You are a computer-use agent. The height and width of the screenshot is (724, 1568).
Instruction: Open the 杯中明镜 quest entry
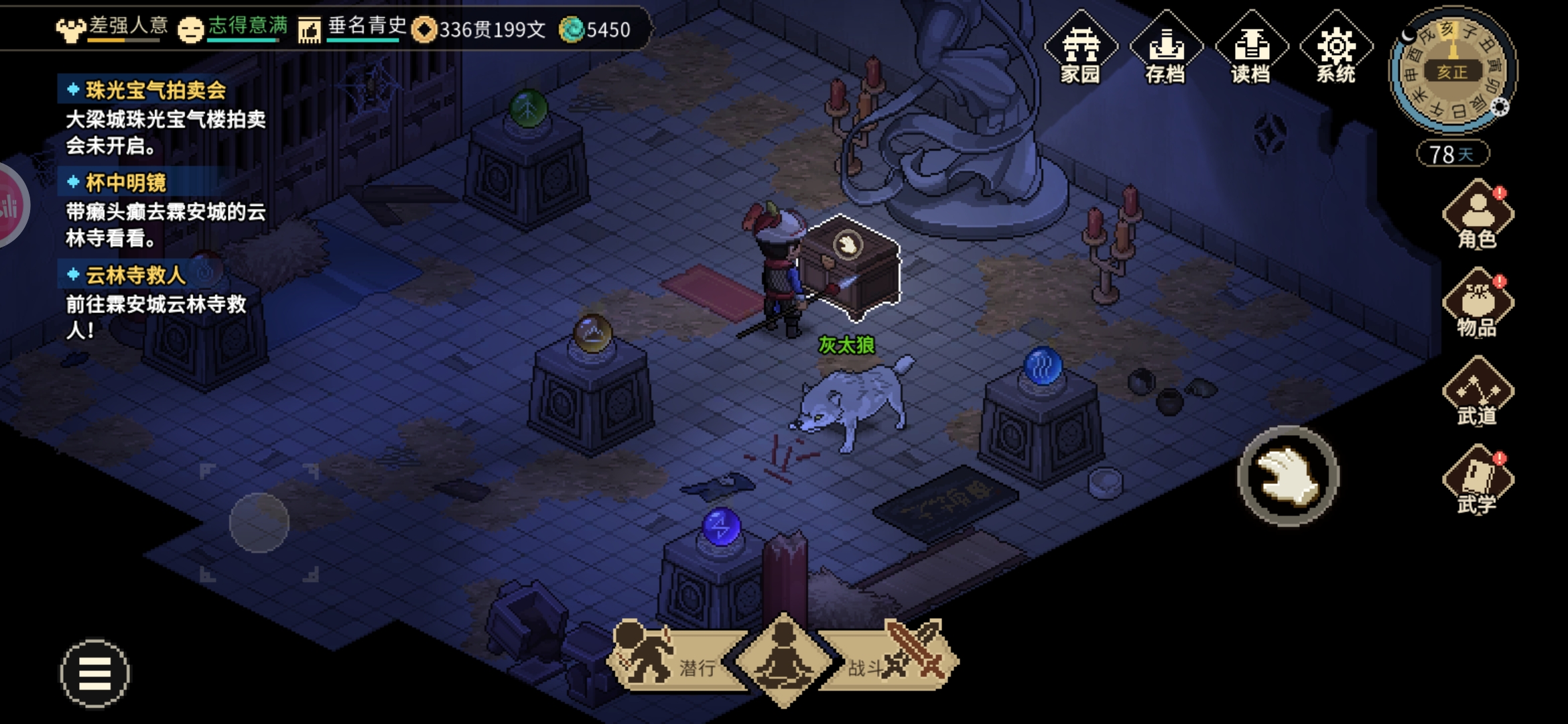click(126, 182)
